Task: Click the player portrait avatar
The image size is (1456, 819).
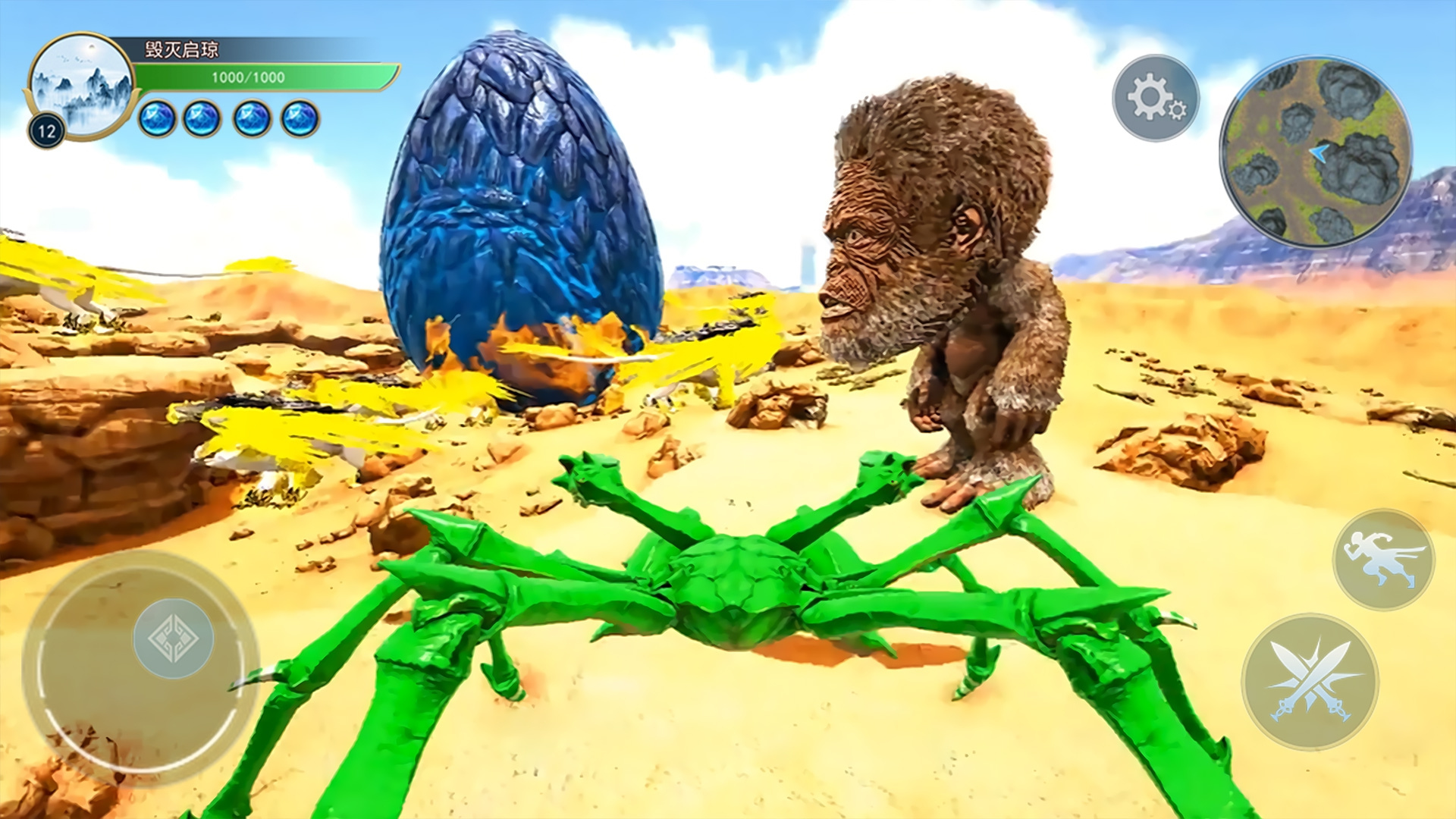Action: coord(82,85)
